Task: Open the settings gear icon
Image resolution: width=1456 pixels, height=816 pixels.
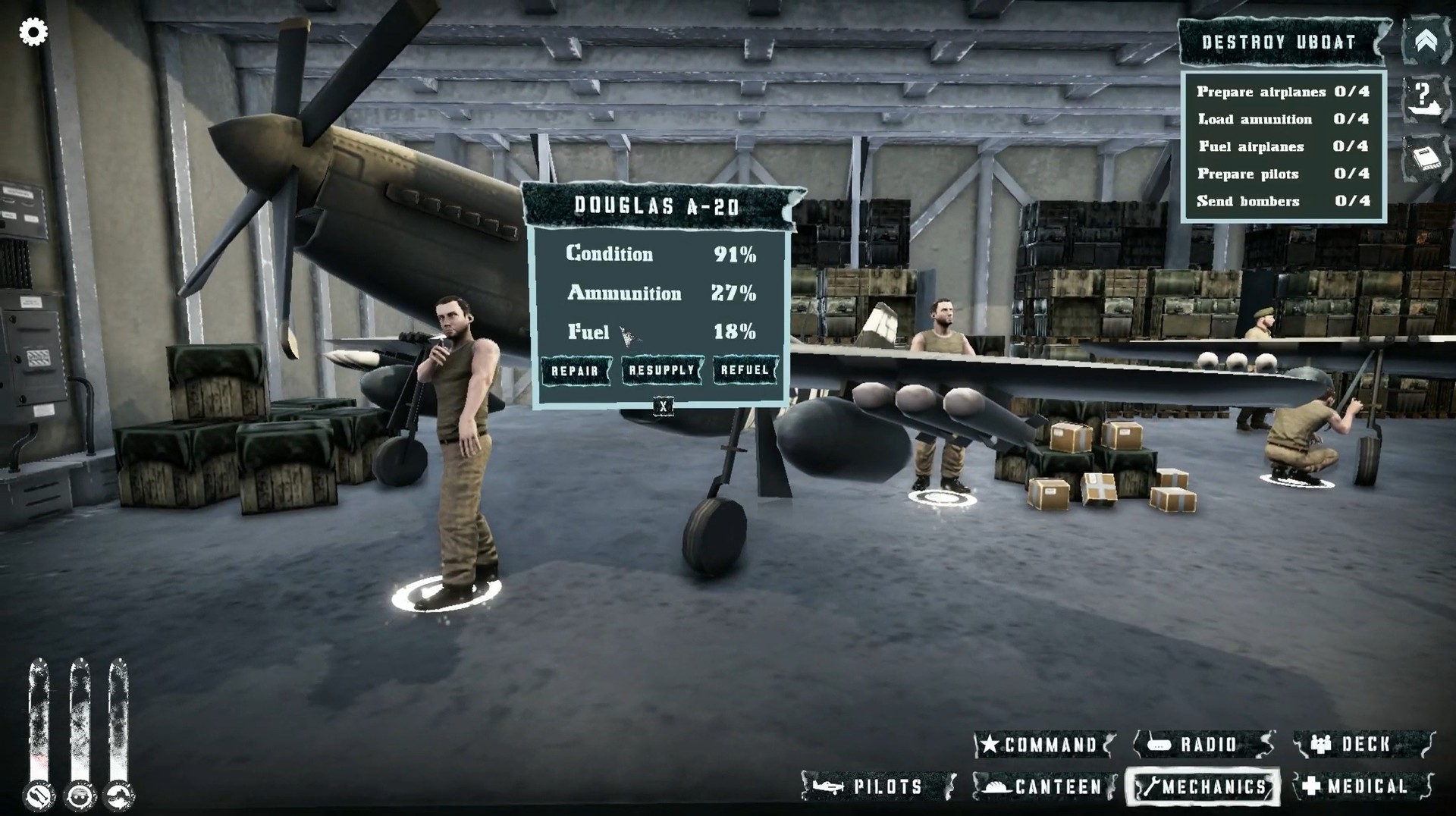Action: click(x=33, y=33)
